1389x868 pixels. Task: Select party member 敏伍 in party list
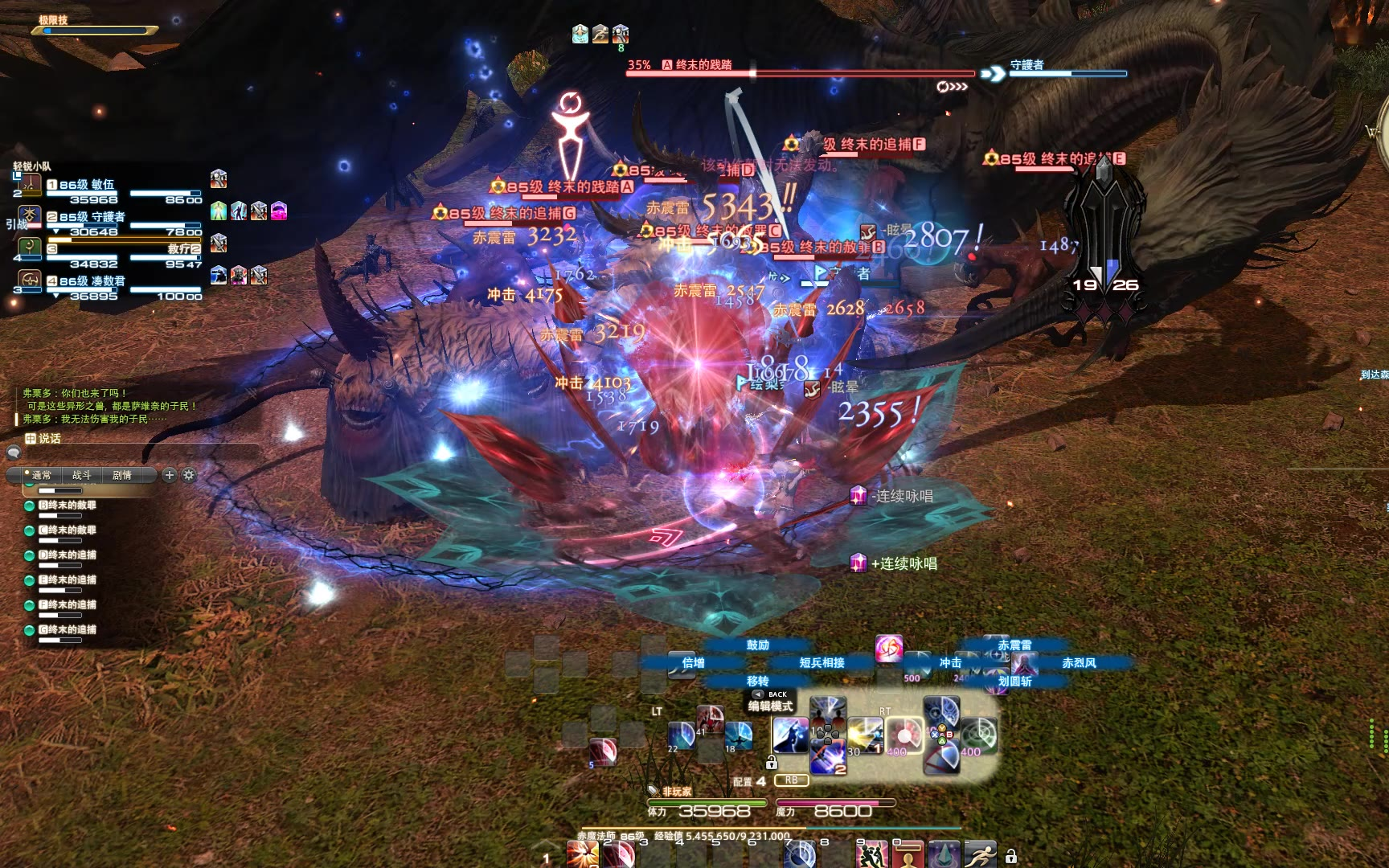(87, 185)
